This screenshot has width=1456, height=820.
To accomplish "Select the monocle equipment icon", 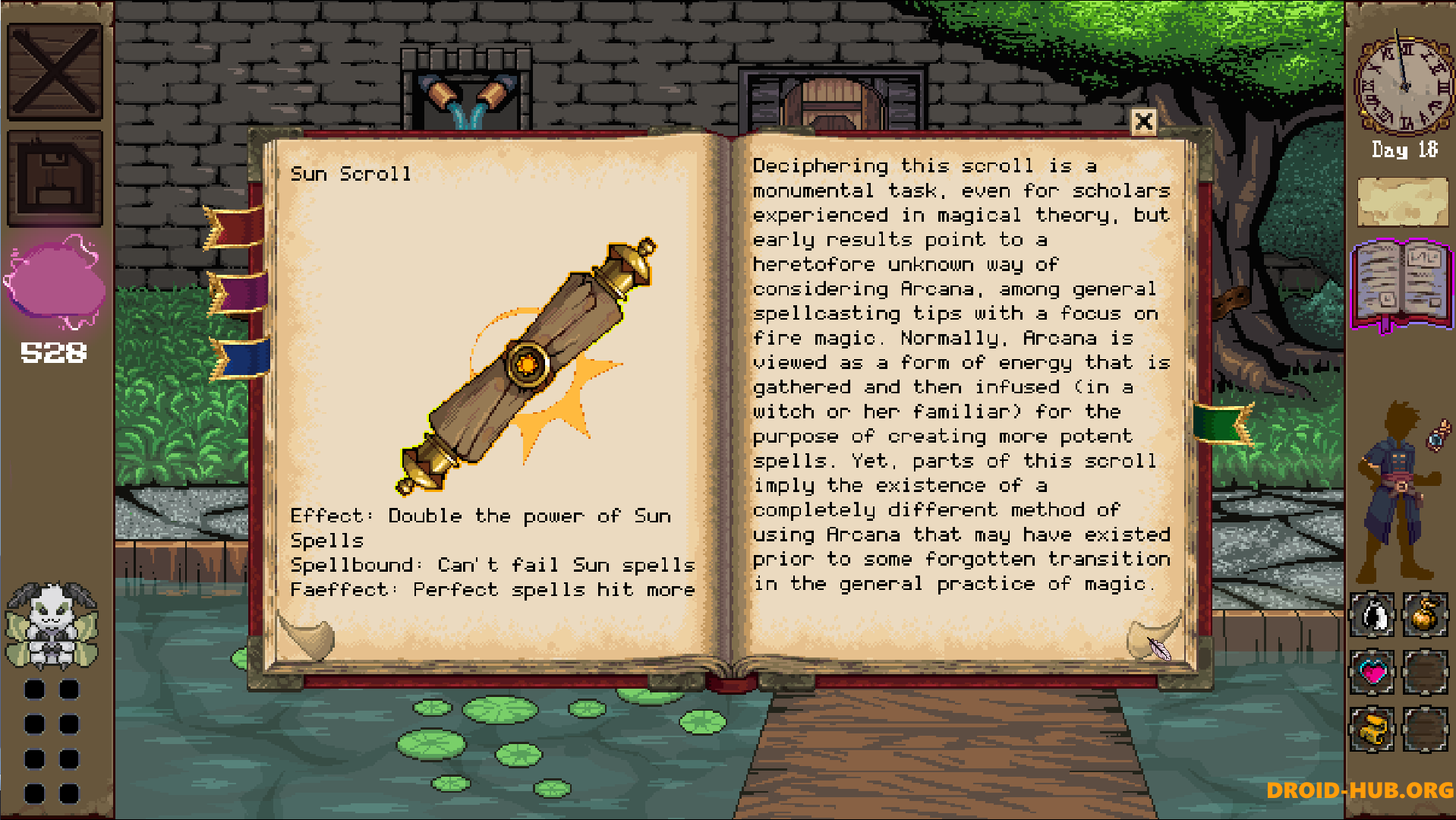I will click(x=1437, y=435).
